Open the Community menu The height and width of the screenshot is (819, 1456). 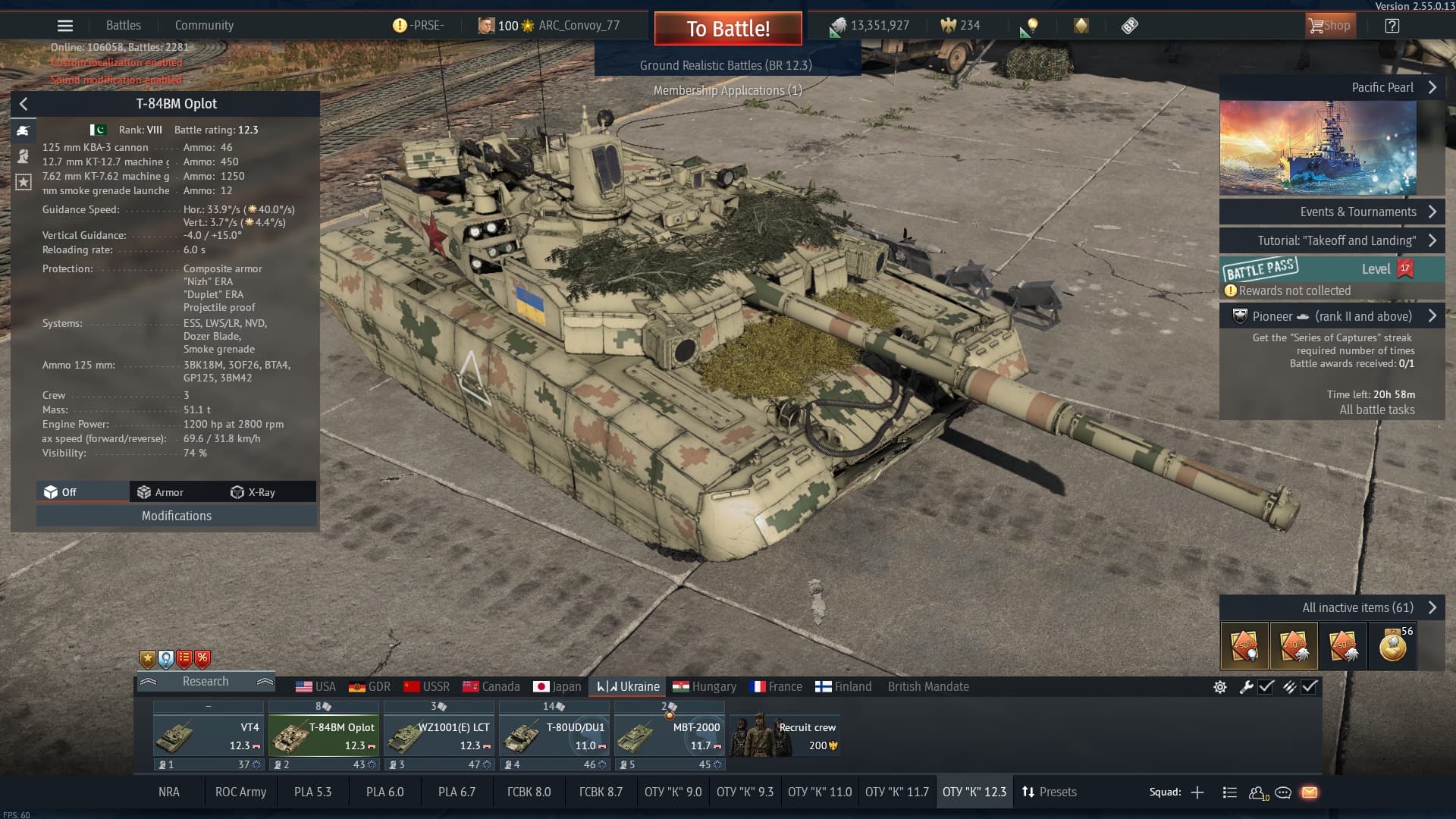pos(204,25)
